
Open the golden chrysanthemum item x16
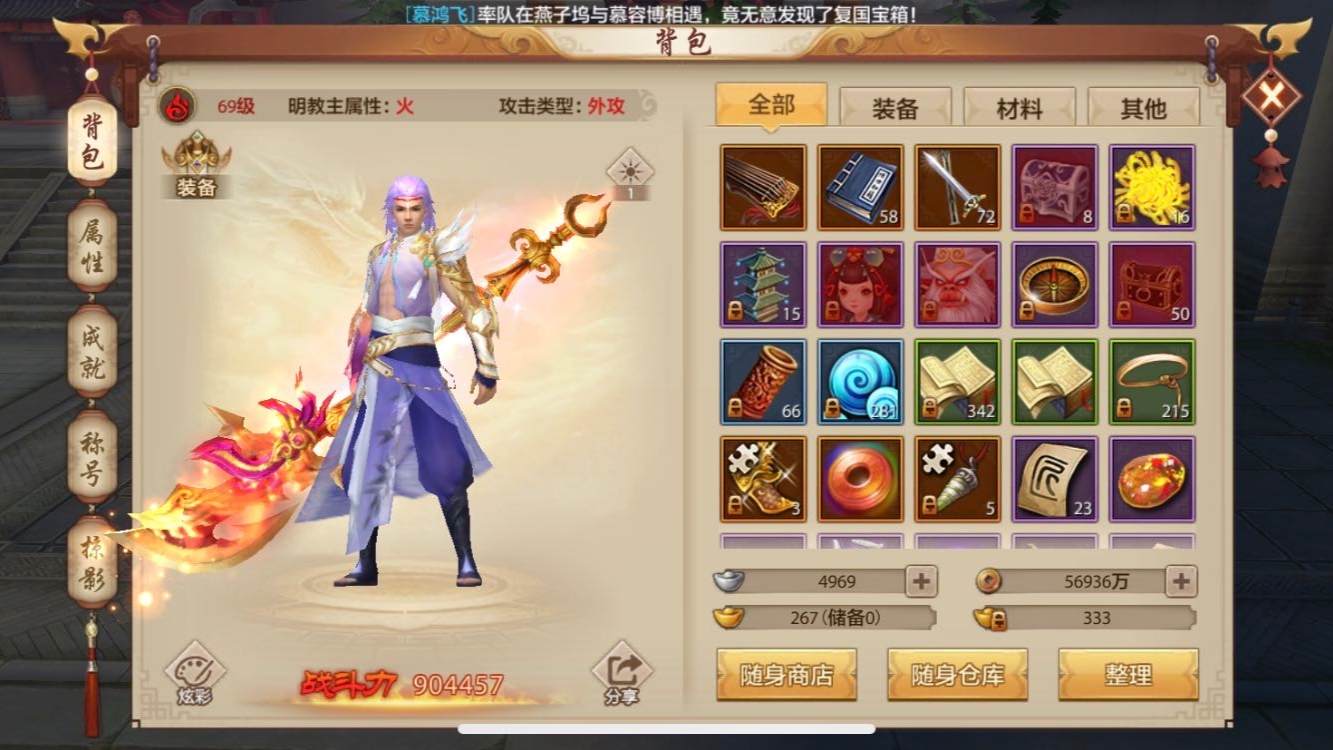1151,186
